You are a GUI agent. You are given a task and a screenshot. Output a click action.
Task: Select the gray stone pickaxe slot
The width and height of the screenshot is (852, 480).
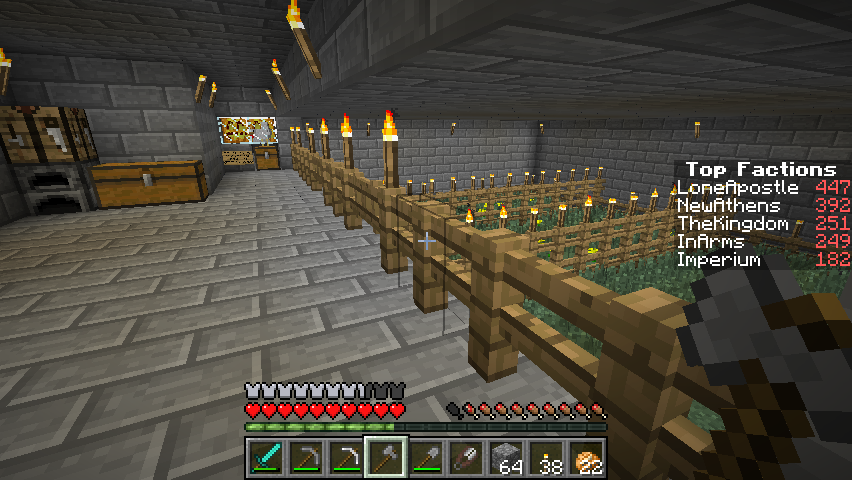pos(305,458)
